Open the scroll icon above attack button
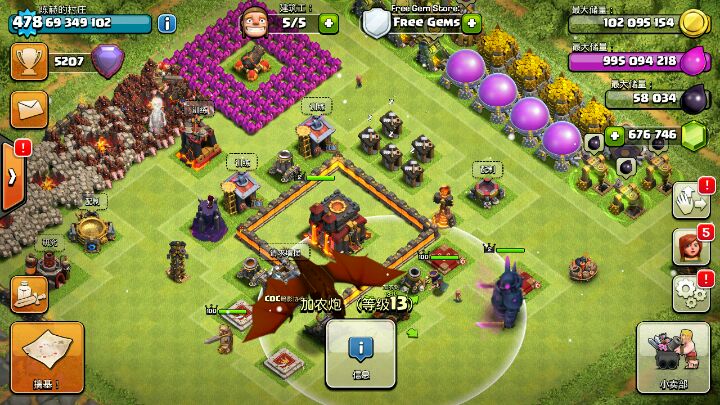 30,293
